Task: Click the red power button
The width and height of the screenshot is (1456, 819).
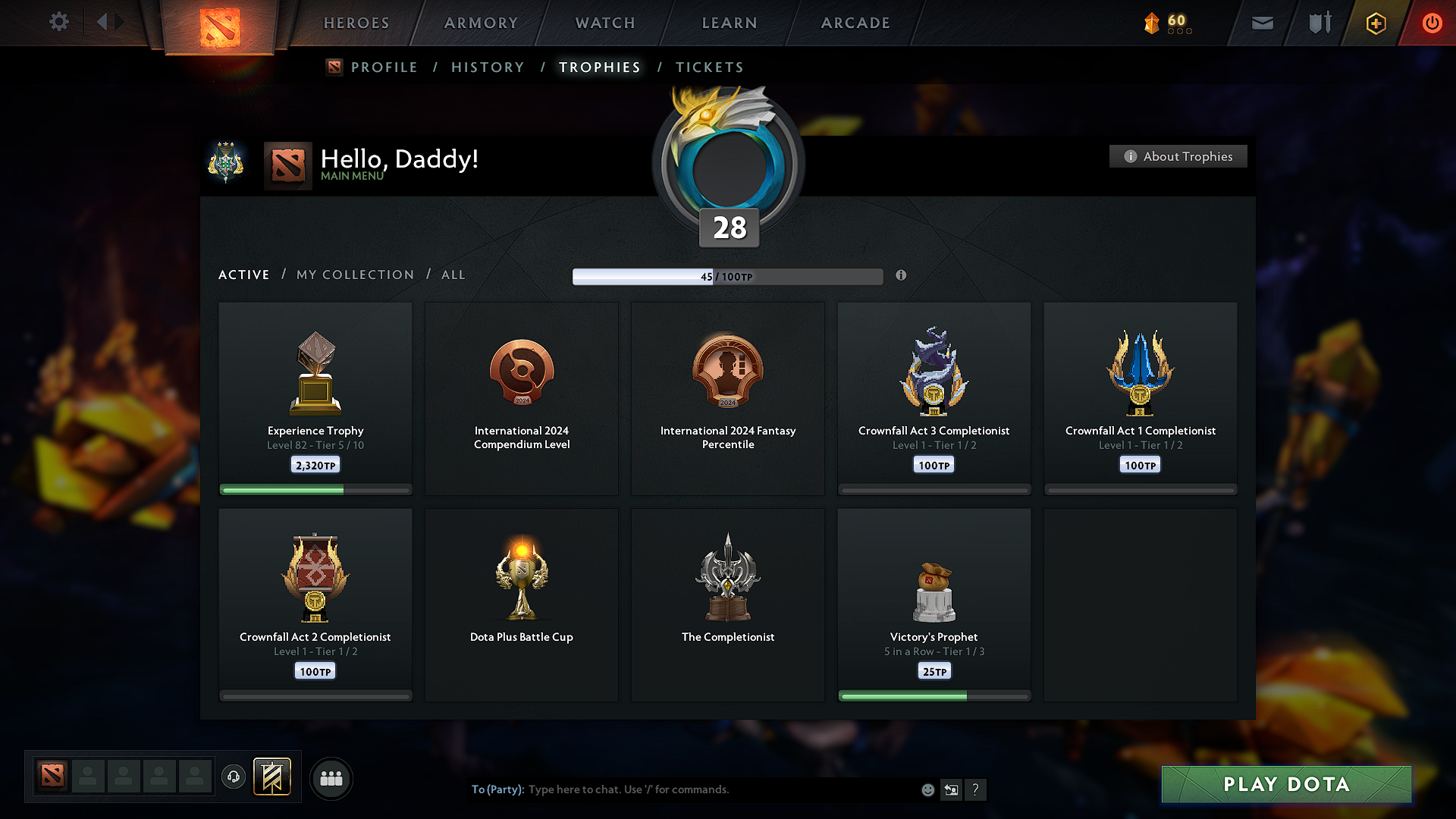Action: (x=1432, y=23)
